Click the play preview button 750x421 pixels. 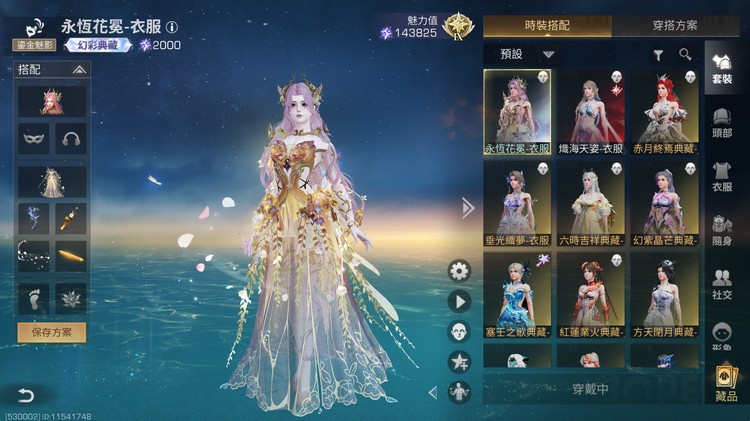[459, 301]
